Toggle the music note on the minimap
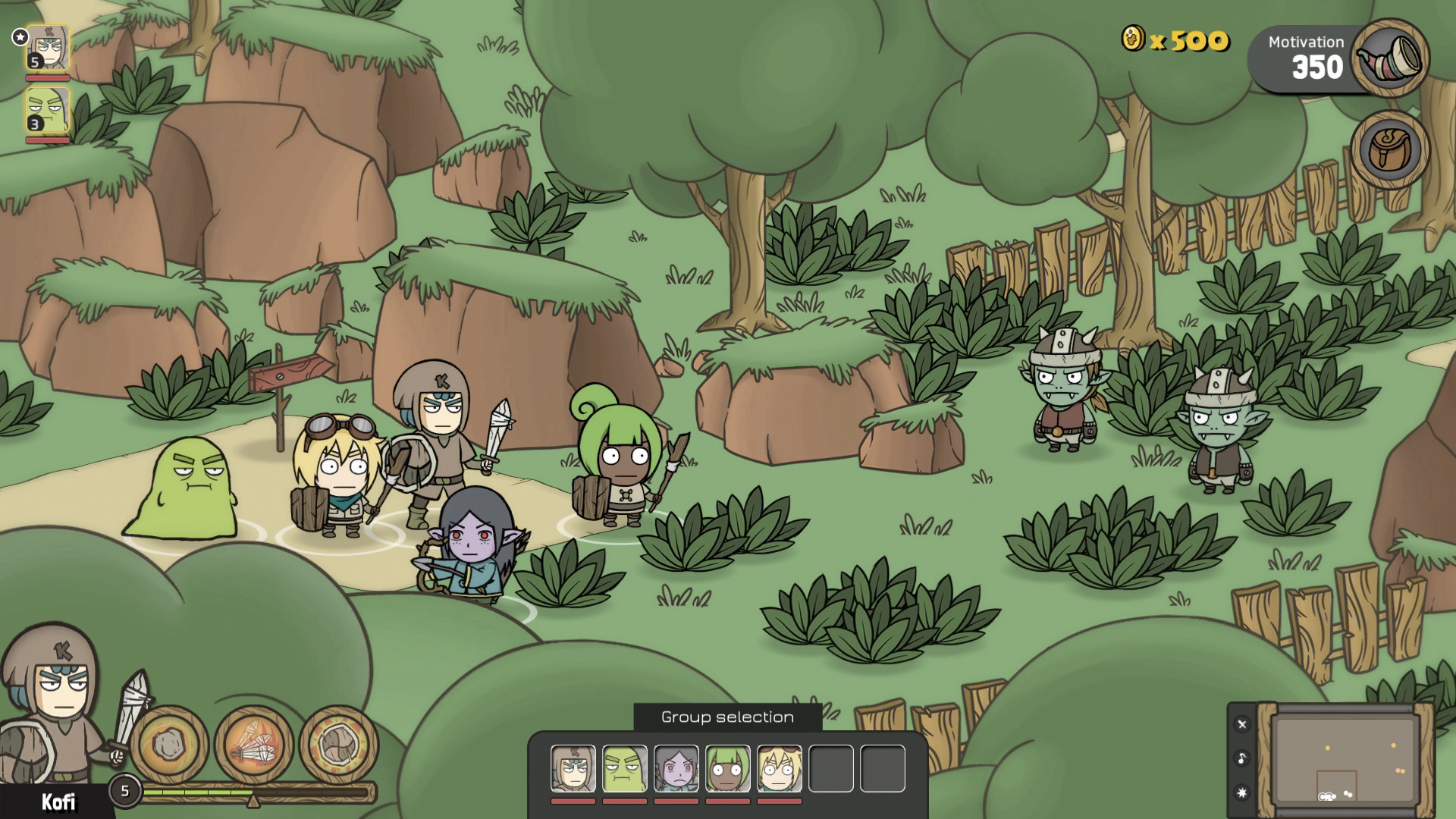1456x819 pixels. pyautogui.click(x=1241, y=756)
